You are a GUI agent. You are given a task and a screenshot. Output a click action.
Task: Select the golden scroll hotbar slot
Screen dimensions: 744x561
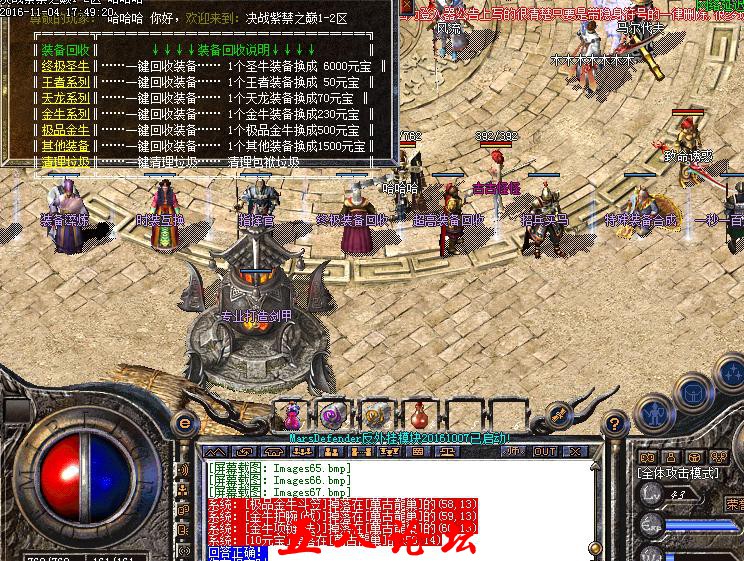(x=375, y=413)
